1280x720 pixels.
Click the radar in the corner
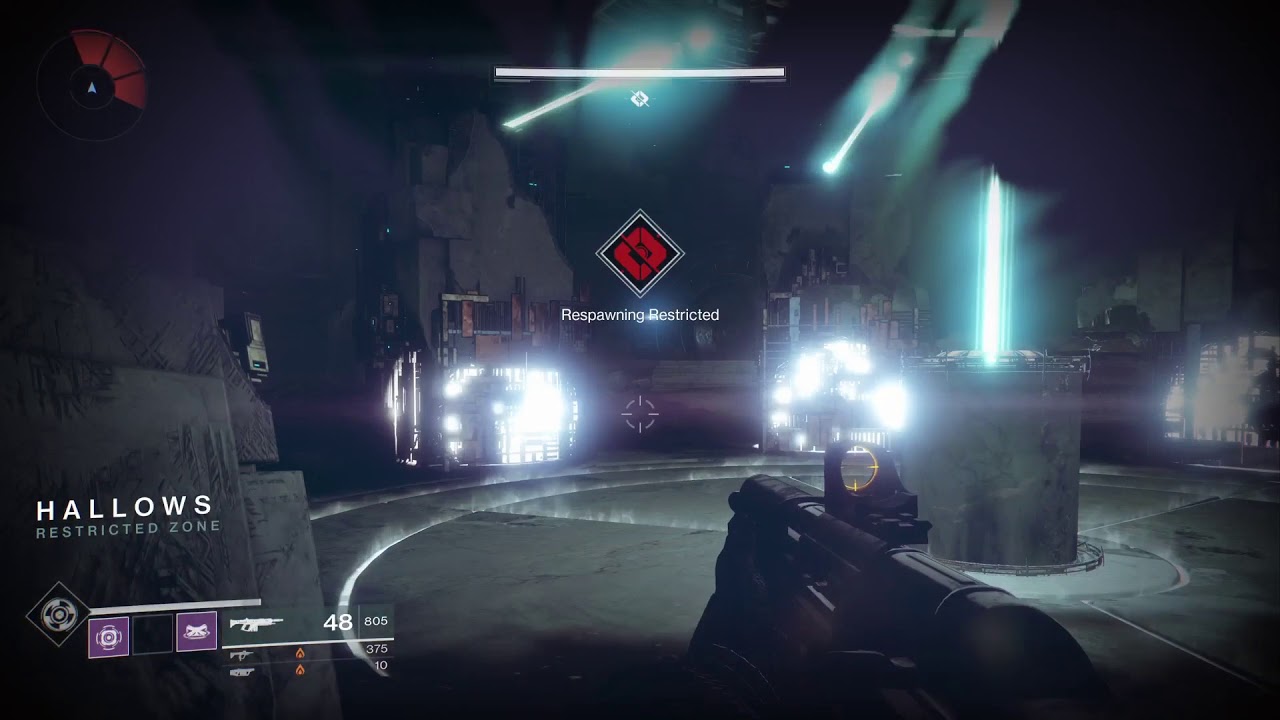click(92, 85)
